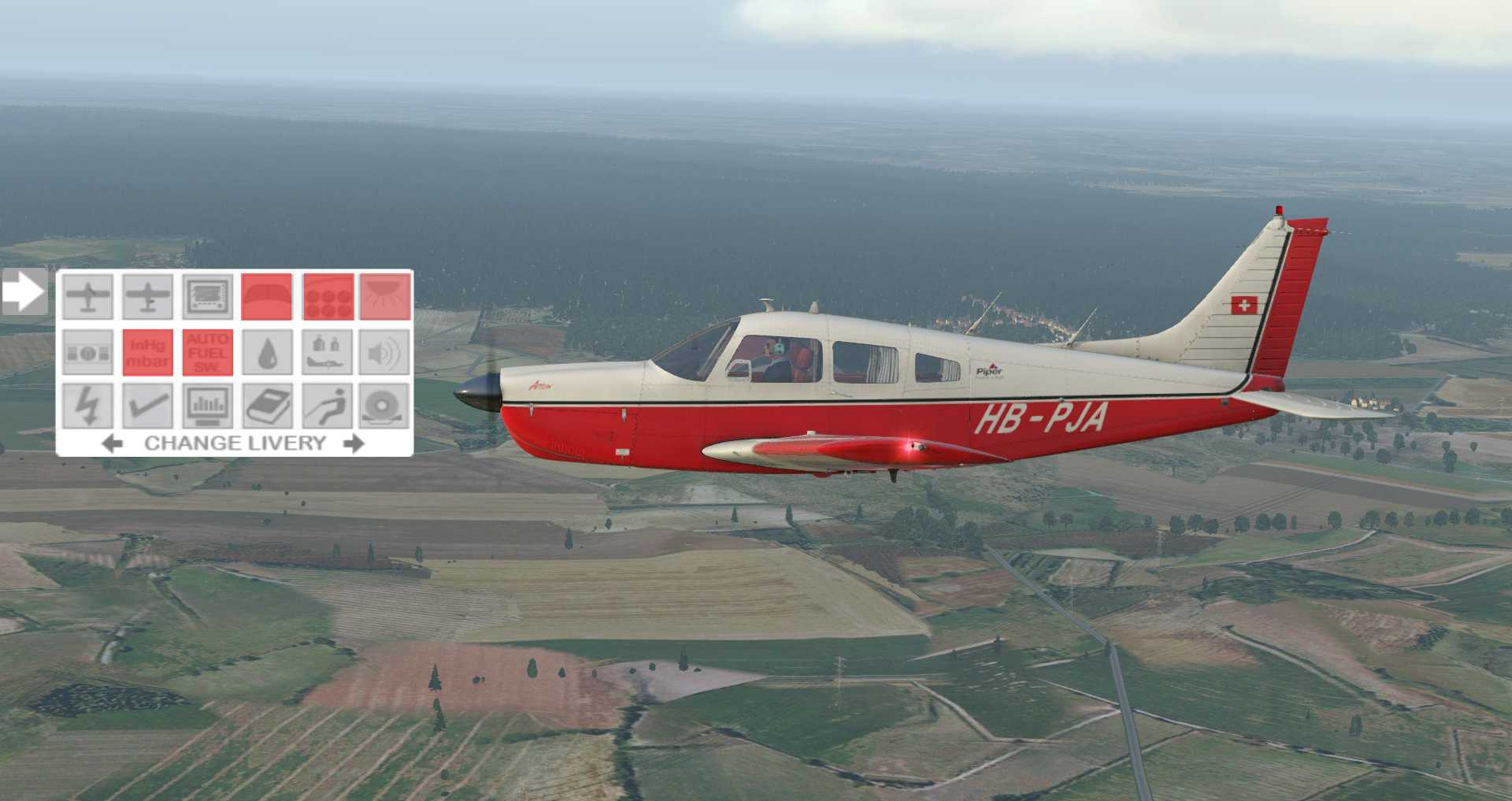Open the bar chart monitor icon

[208, 406]
